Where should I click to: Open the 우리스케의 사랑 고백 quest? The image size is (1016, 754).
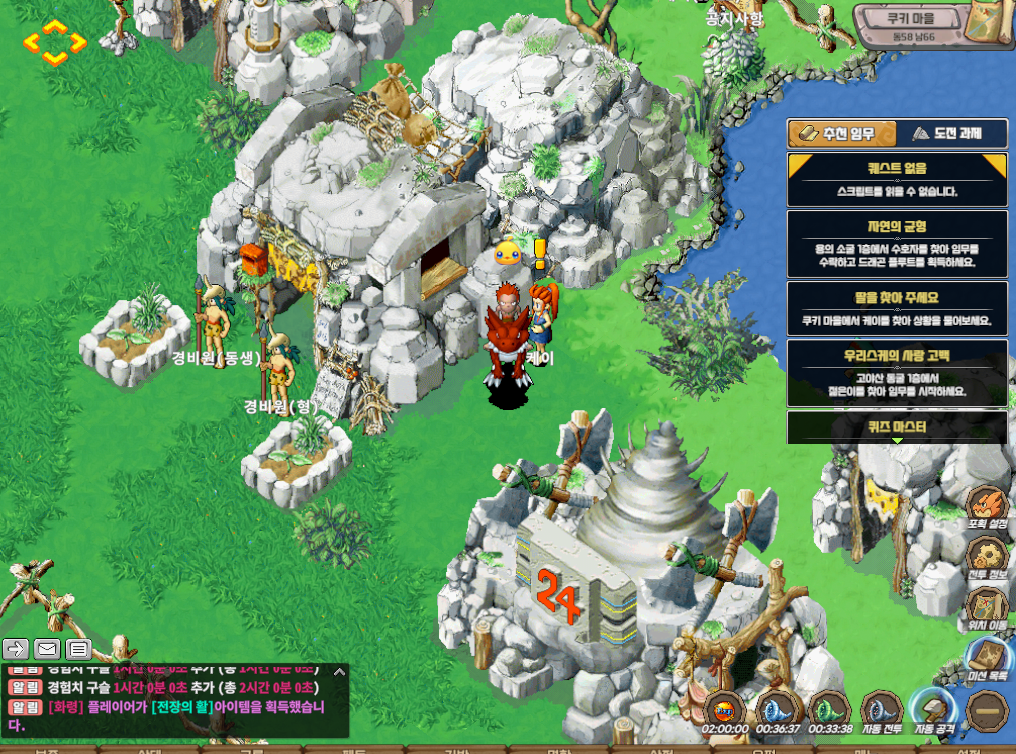point(897,374)
